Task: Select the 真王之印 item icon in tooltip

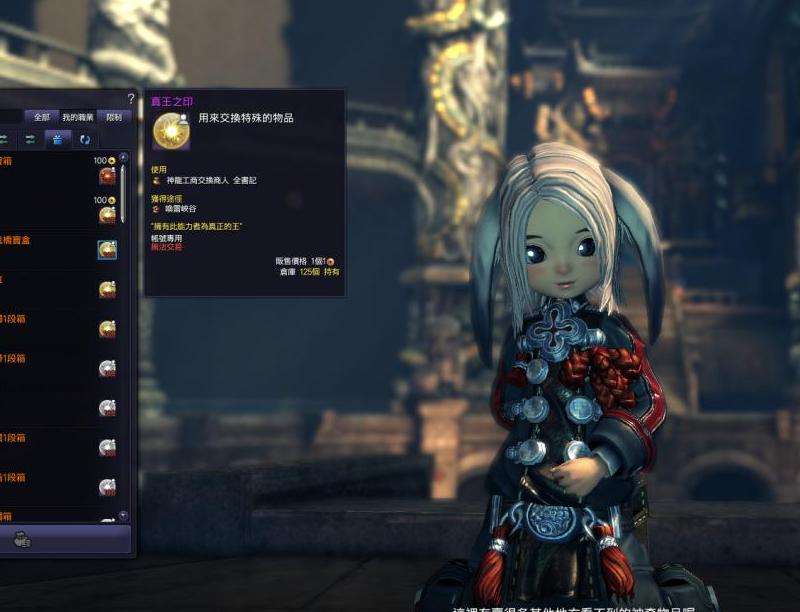Action: coord(171,132)
